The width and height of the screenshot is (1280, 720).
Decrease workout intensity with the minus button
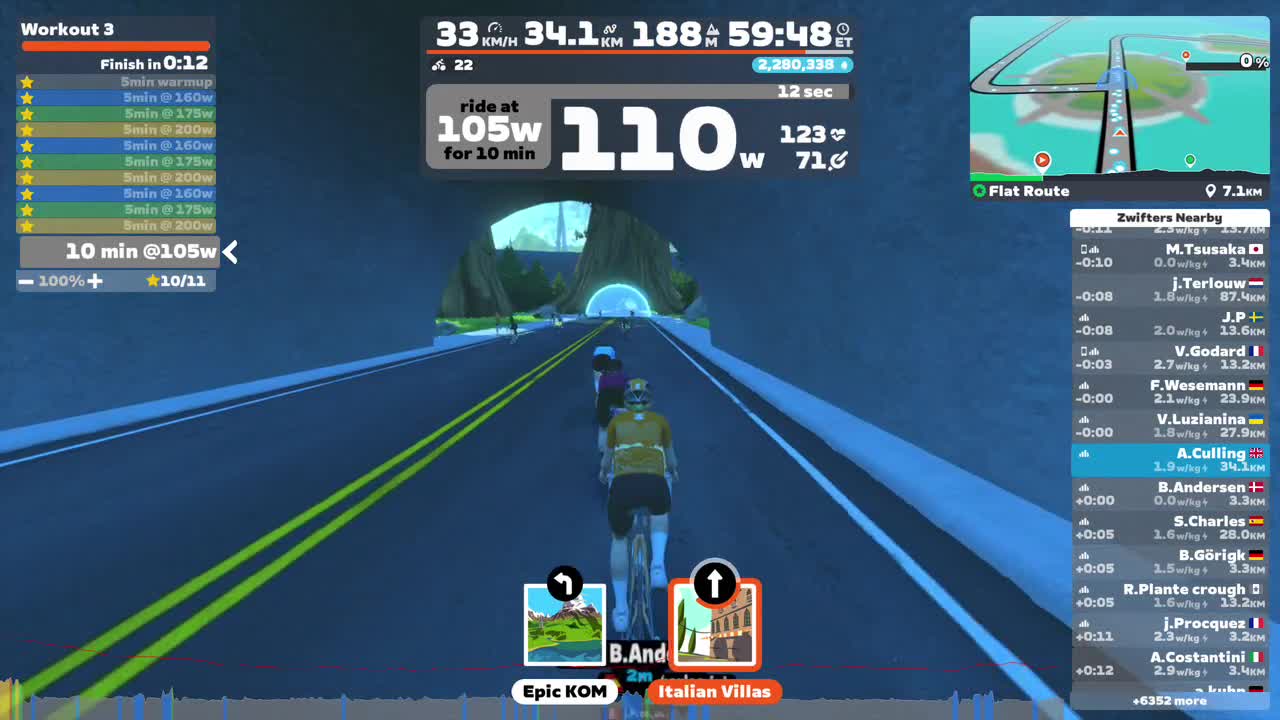click(x=26, y=281)
